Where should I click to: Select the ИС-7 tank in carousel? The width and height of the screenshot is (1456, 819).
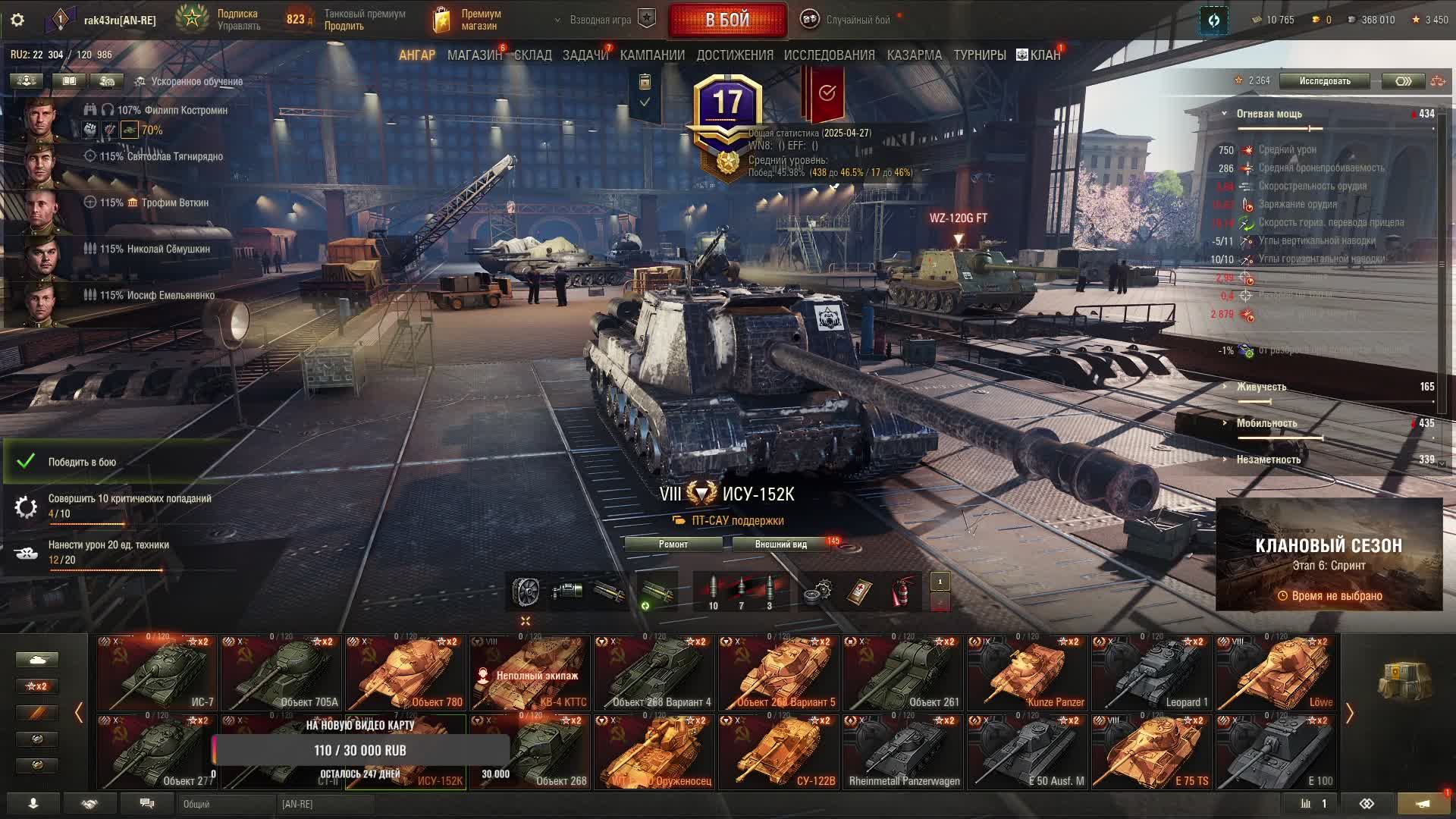(157, 673)
